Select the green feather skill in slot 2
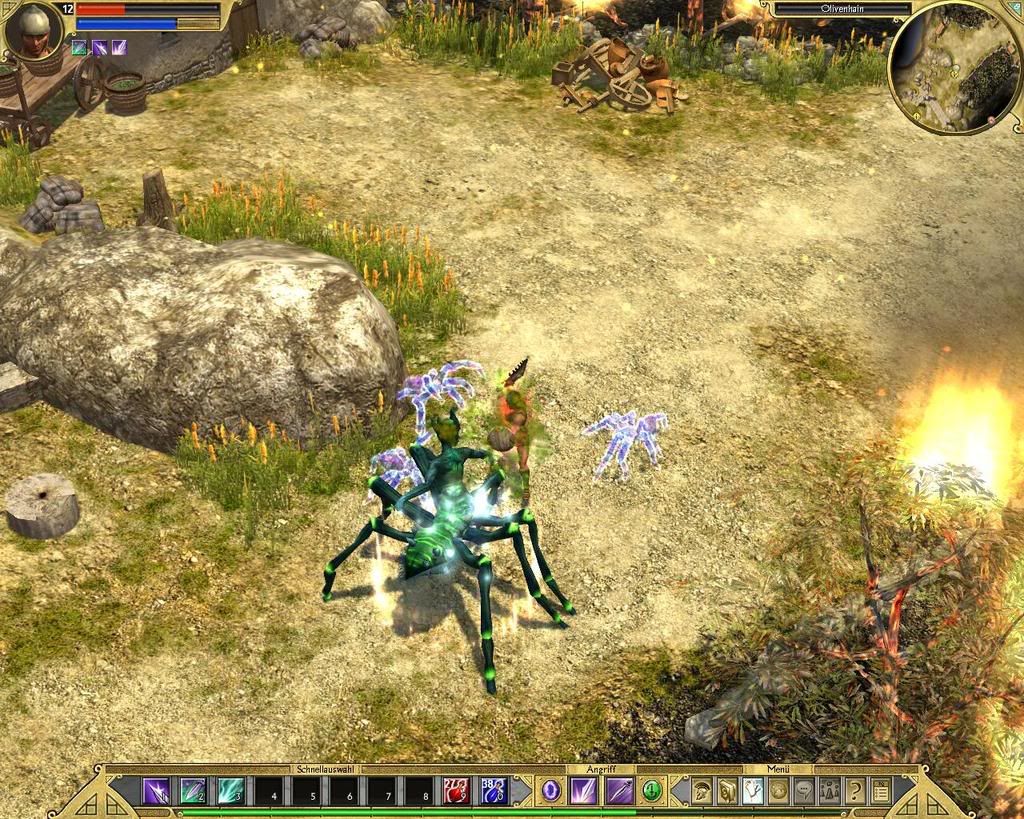Screen dimensions: 1024x819 click(193, 791)
